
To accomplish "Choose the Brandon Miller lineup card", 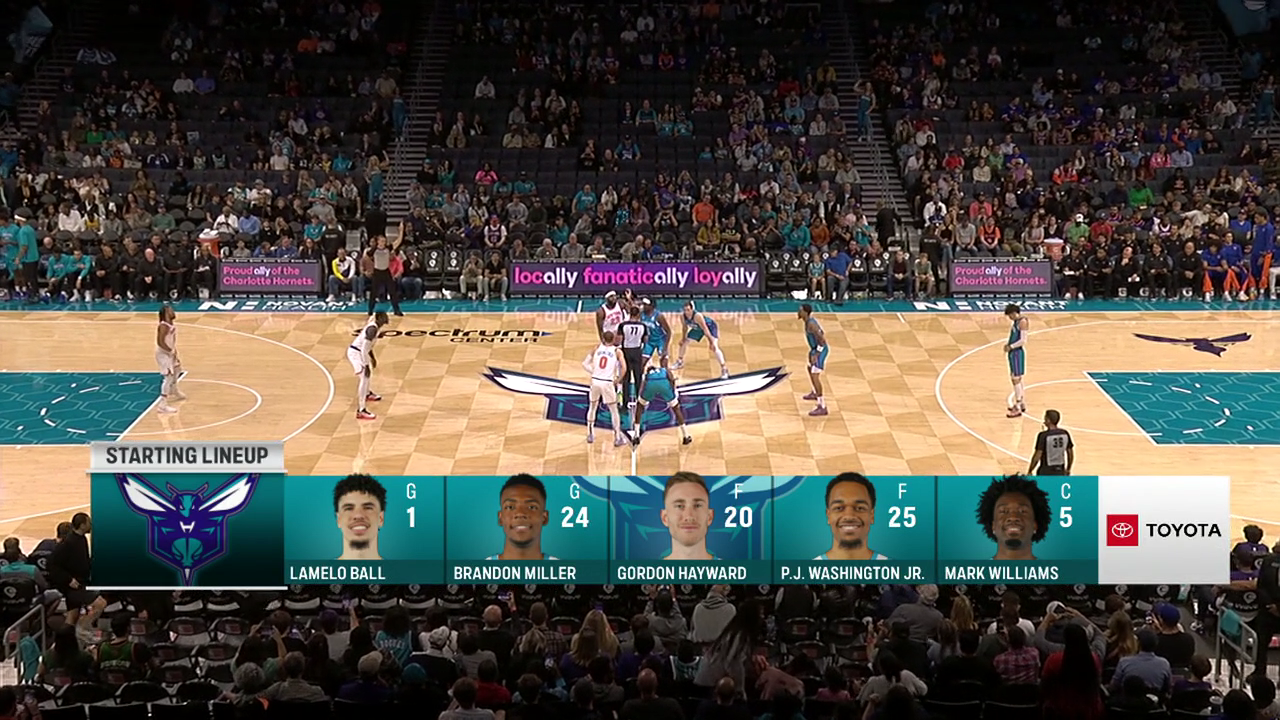I will coord(527,529).
